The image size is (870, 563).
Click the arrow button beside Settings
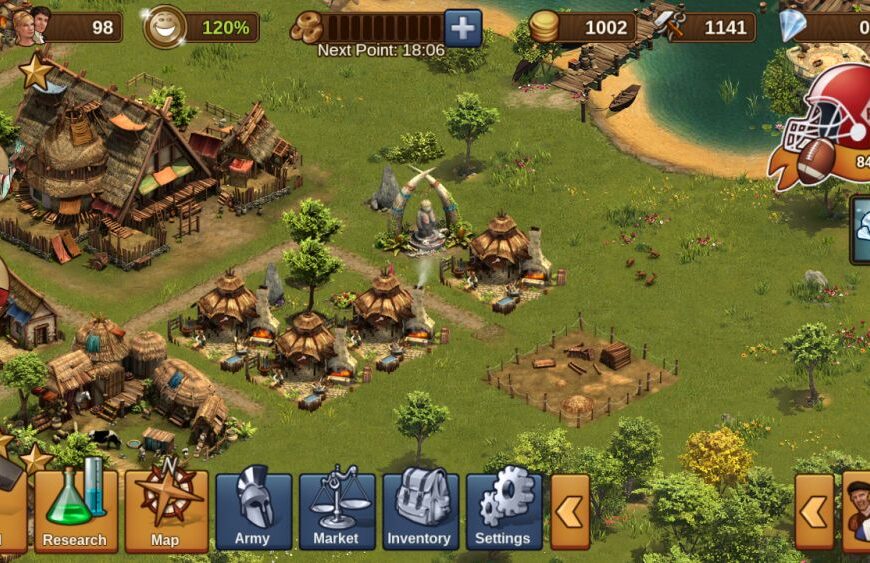tap(570, 511)
